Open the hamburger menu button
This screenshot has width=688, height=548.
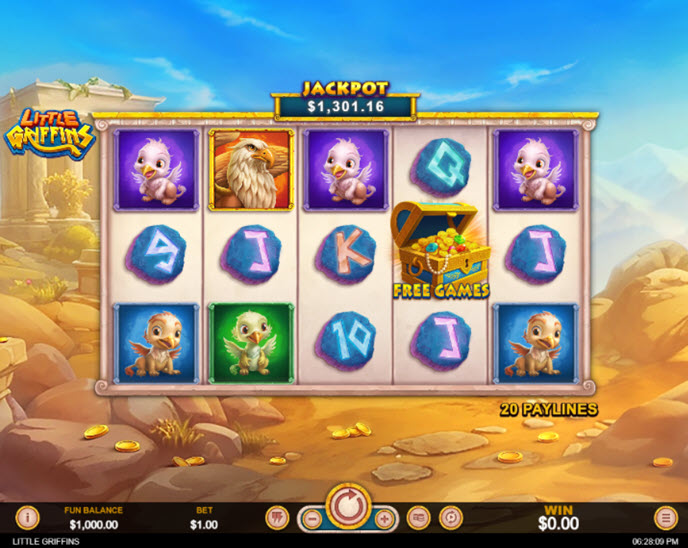(x=665, y=517)
